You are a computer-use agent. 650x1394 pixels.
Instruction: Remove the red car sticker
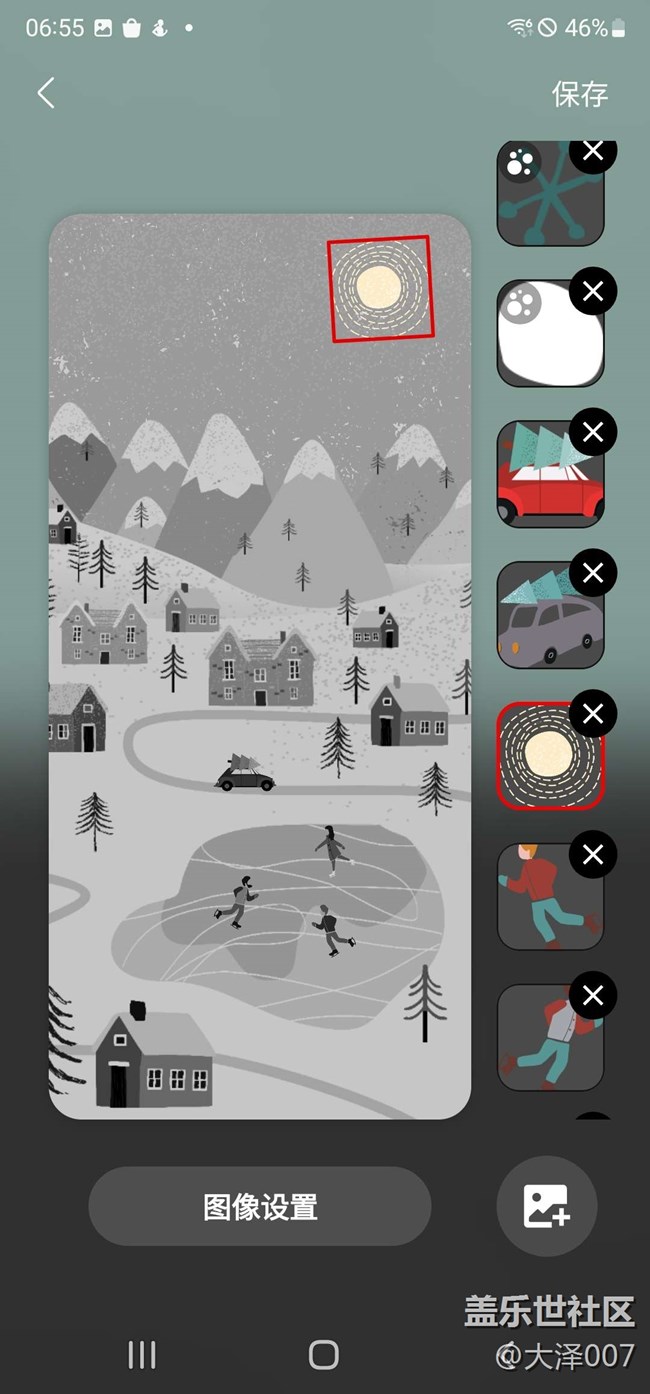[593, 432]
